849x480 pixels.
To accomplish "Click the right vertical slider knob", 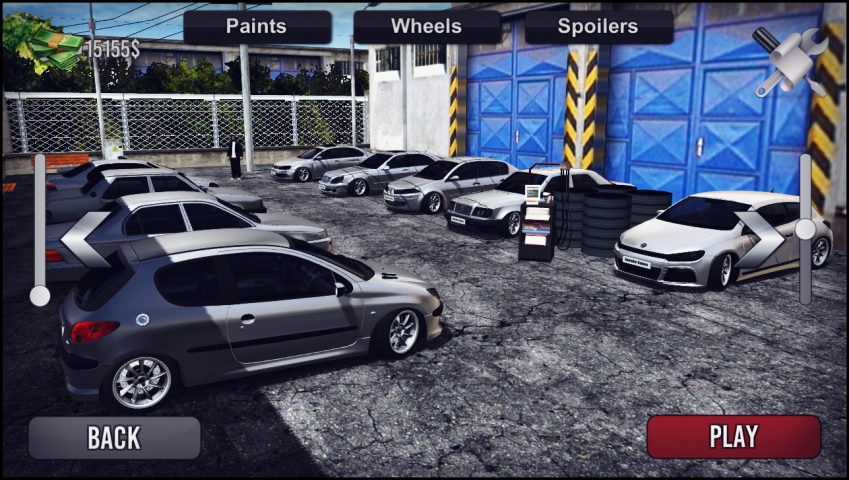I will [805, 229].
